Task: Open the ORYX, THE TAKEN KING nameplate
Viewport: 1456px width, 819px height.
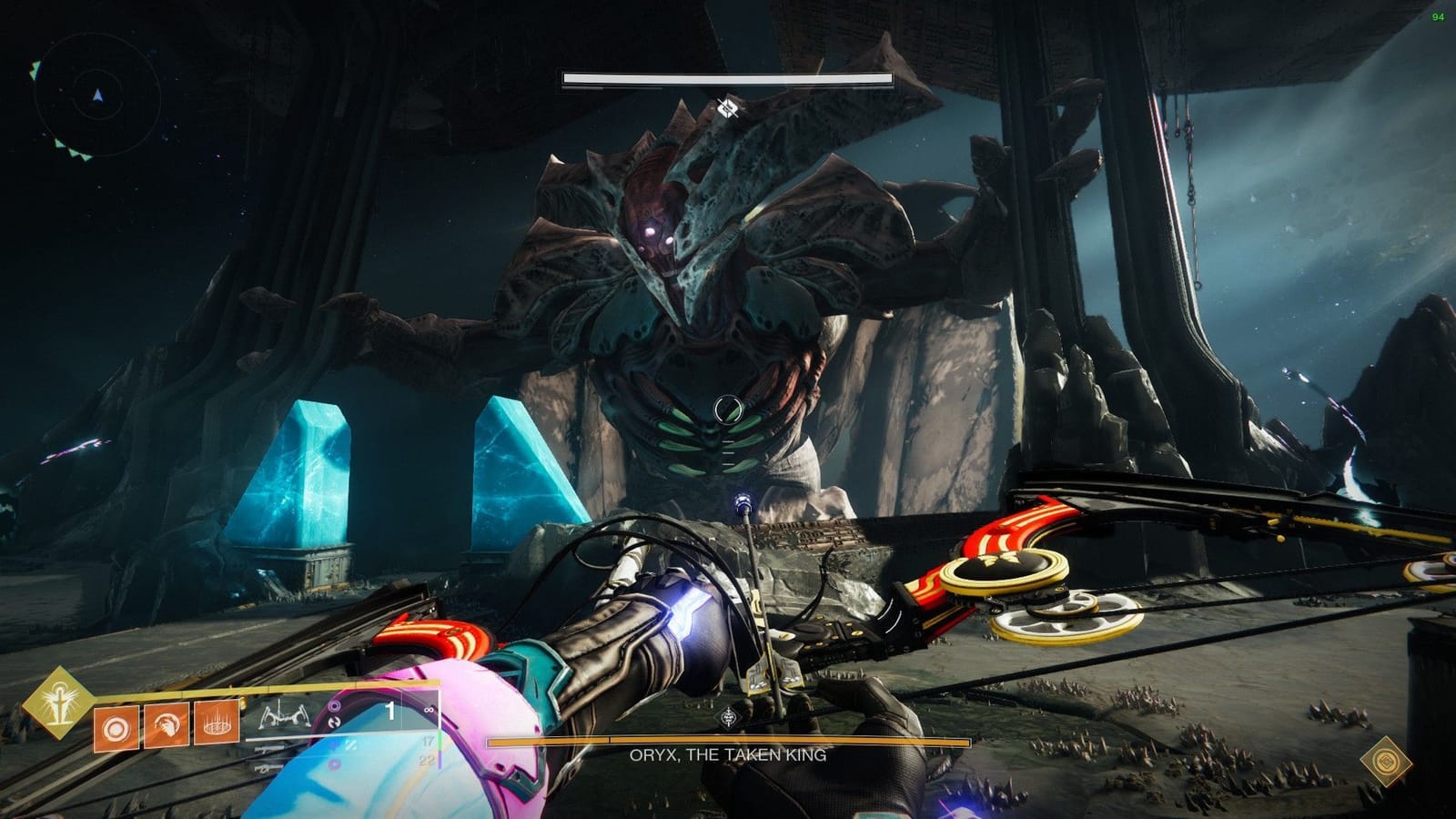Action: coord(728,753)
